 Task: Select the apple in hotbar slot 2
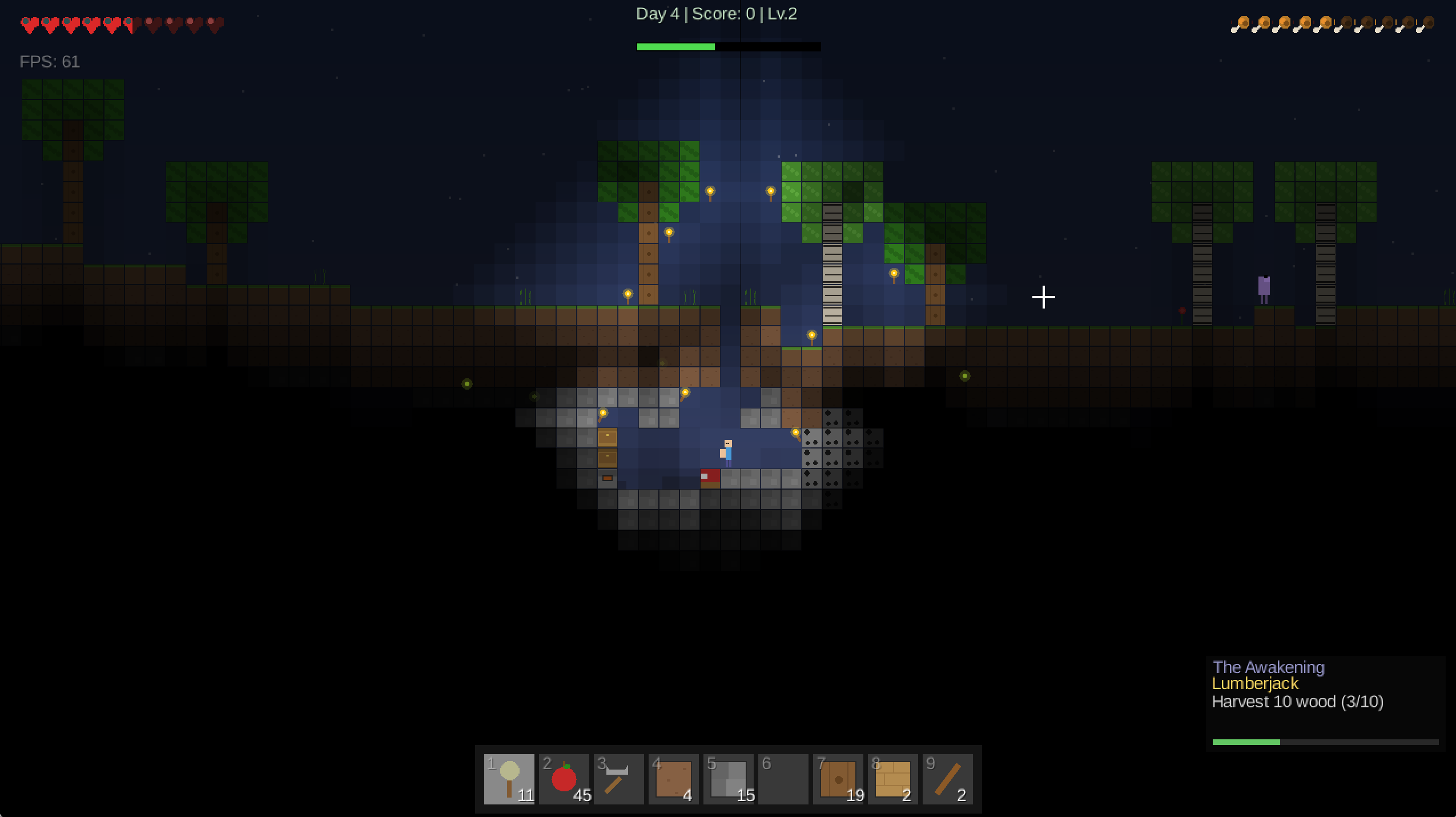[563, 779]
